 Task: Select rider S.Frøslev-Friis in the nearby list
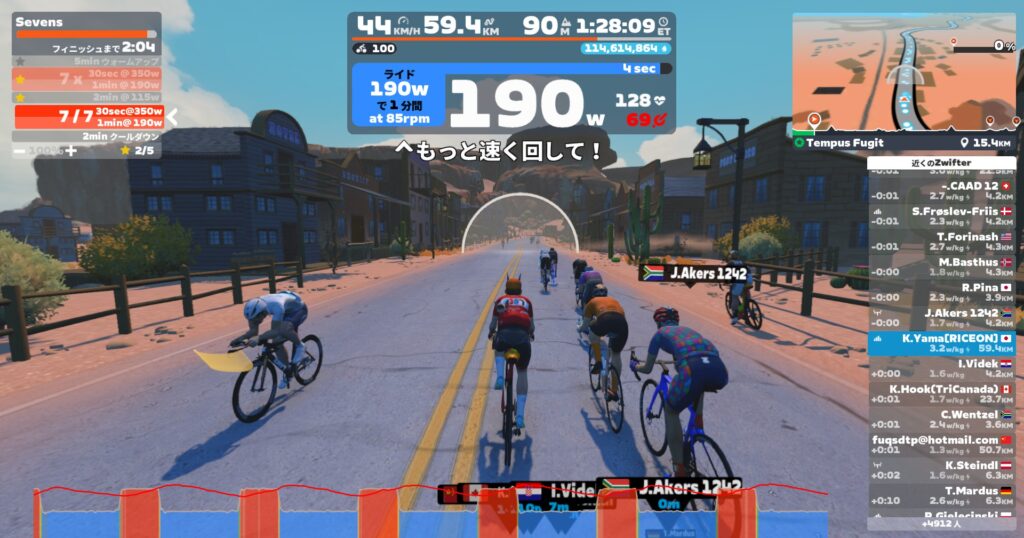tap(941, 216)
